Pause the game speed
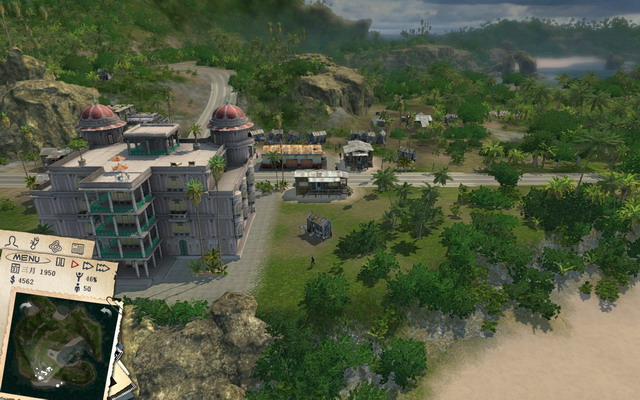640x400 pixels. coord(61,261)
